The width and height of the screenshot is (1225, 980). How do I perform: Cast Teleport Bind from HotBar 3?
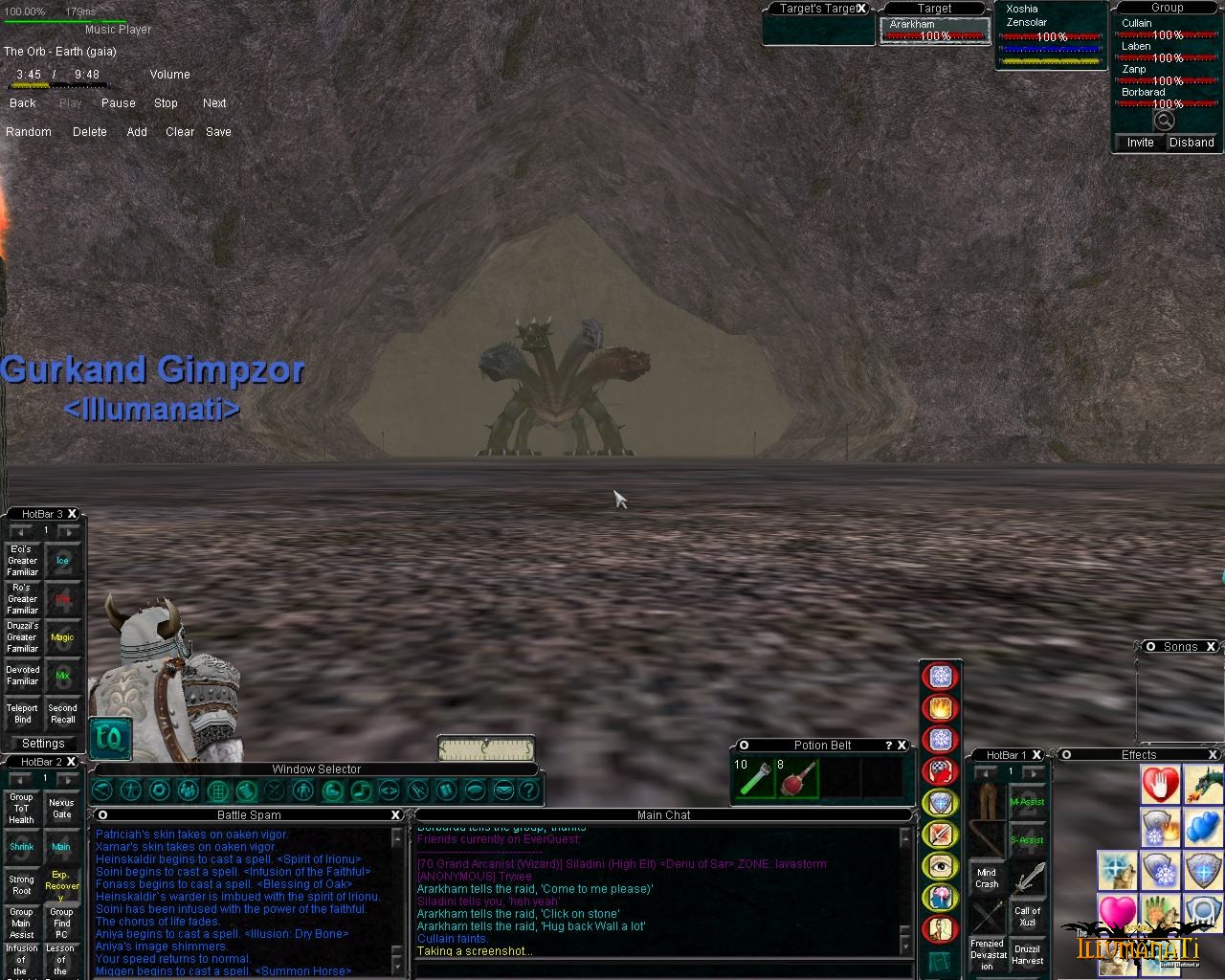click(x=23, y=714)
